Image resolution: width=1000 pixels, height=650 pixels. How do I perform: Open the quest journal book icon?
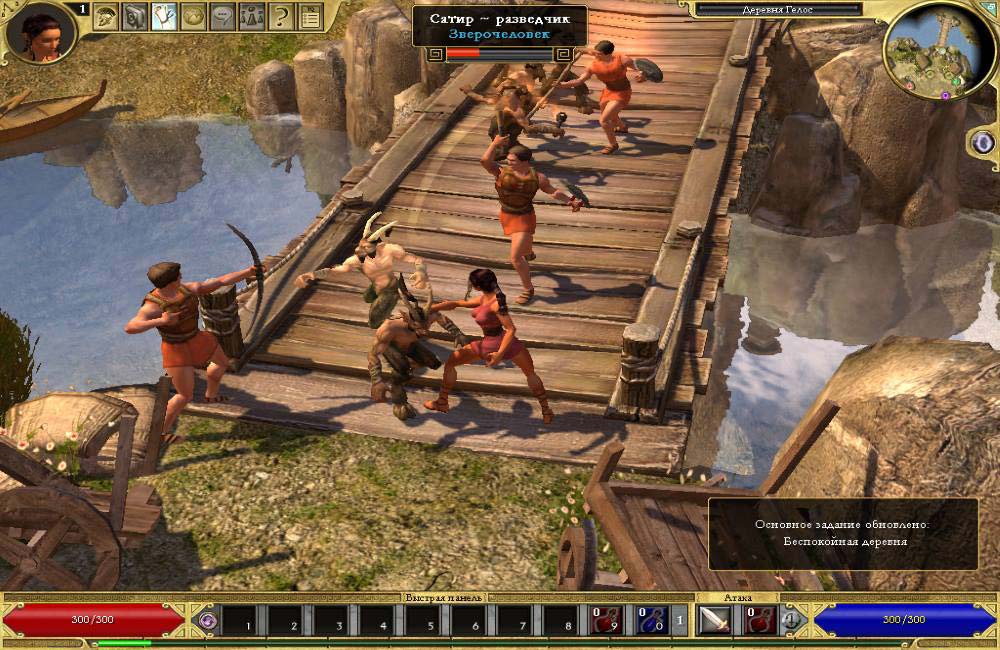point(135,16)
